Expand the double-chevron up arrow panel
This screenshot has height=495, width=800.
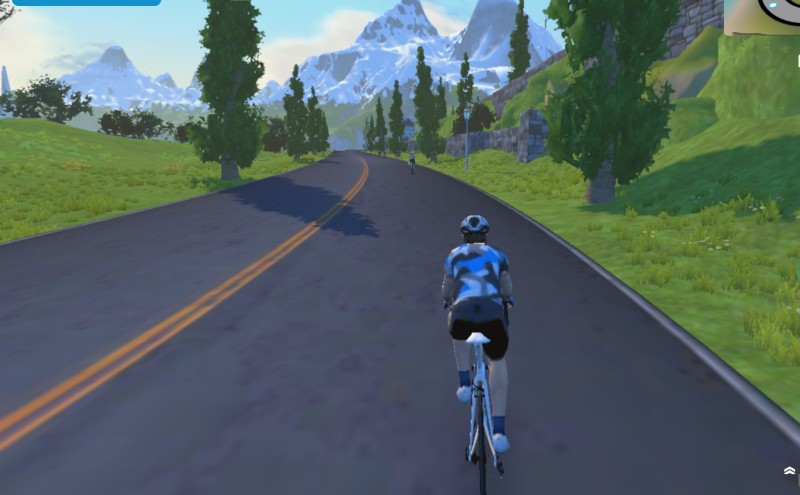pyautogui.click(x=789, y=470)
